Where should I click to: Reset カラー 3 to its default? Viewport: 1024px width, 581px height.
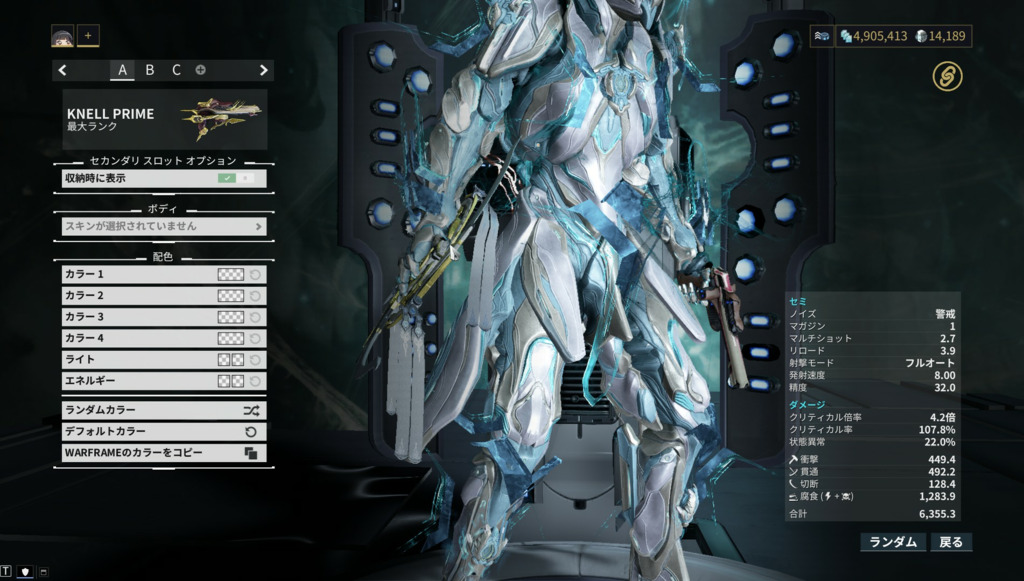click(x=256, y=317)
